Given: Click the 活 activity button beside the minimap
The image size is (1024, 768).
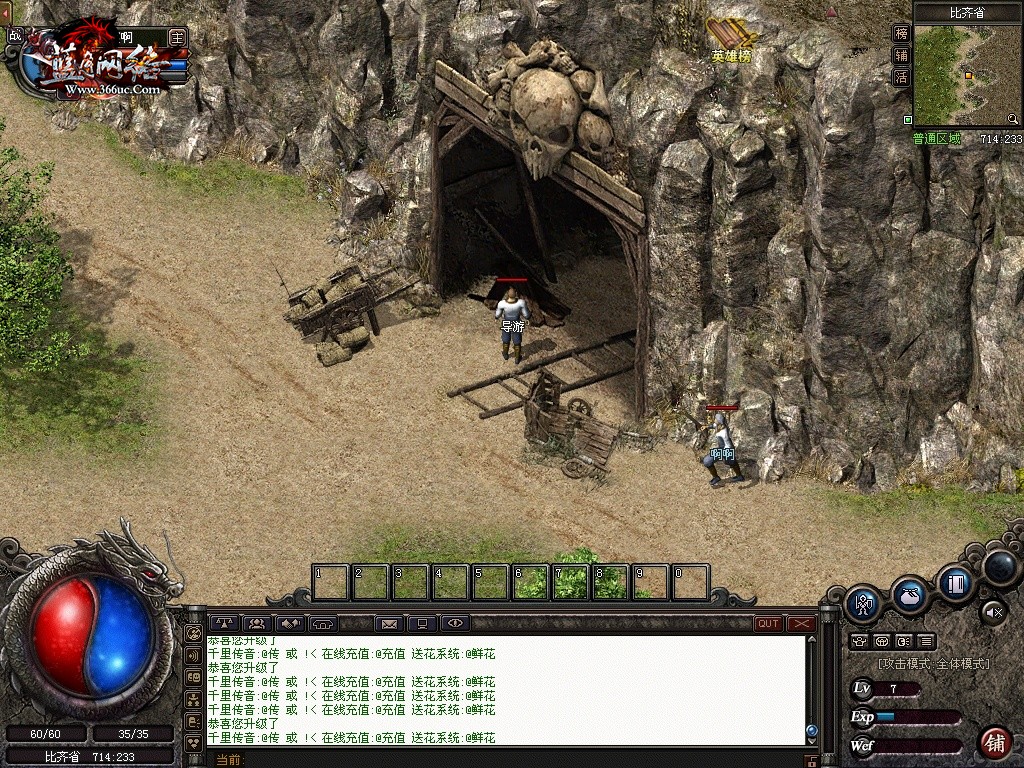Looking at the screenshot, I should click(x=901, y=77).
